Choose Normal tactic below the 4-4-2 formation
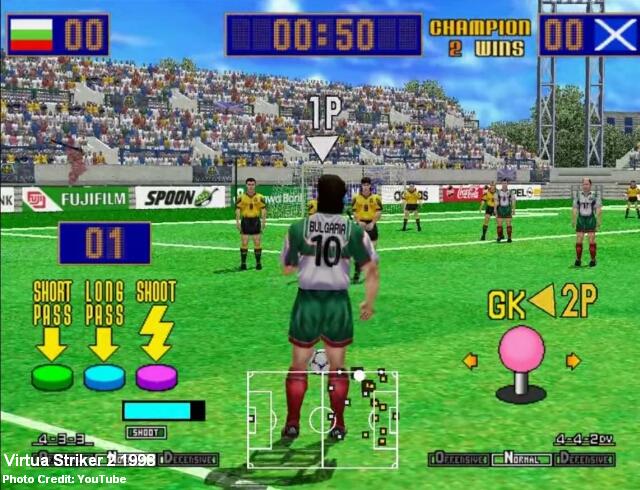The image size is (640, 490). point(522,459)
